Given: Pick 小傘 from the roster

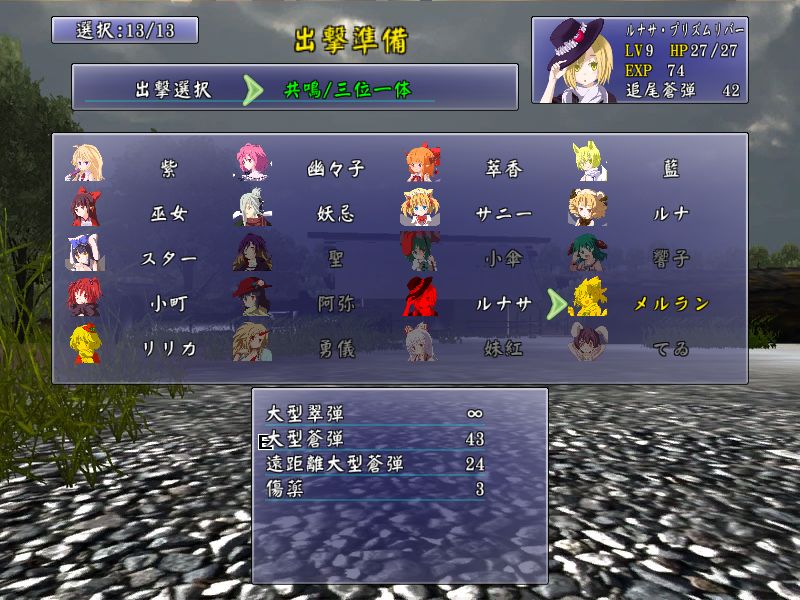Looking at the screenshot, I should [503, 258].
